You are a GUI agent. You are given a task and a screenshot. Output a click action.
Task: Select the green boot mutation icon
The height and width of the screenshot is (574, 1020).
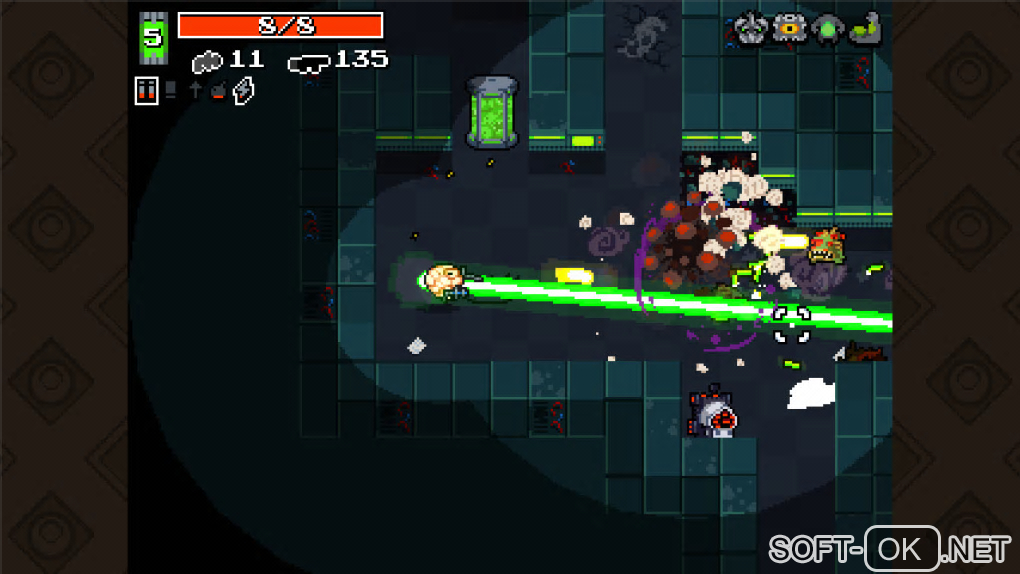pyautogui.click(x=866, y=28)
